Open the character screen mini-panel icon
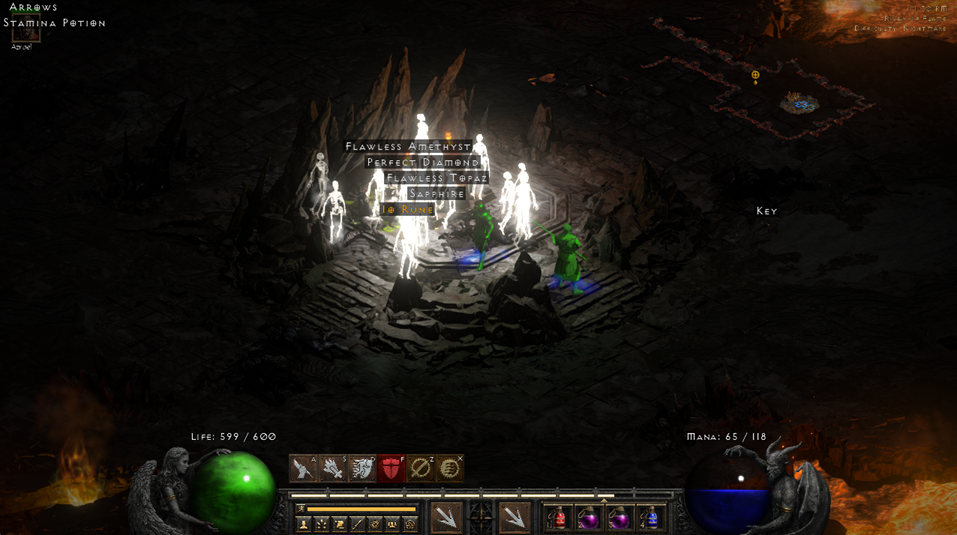 pyautogui.click(x=304, y=524)
